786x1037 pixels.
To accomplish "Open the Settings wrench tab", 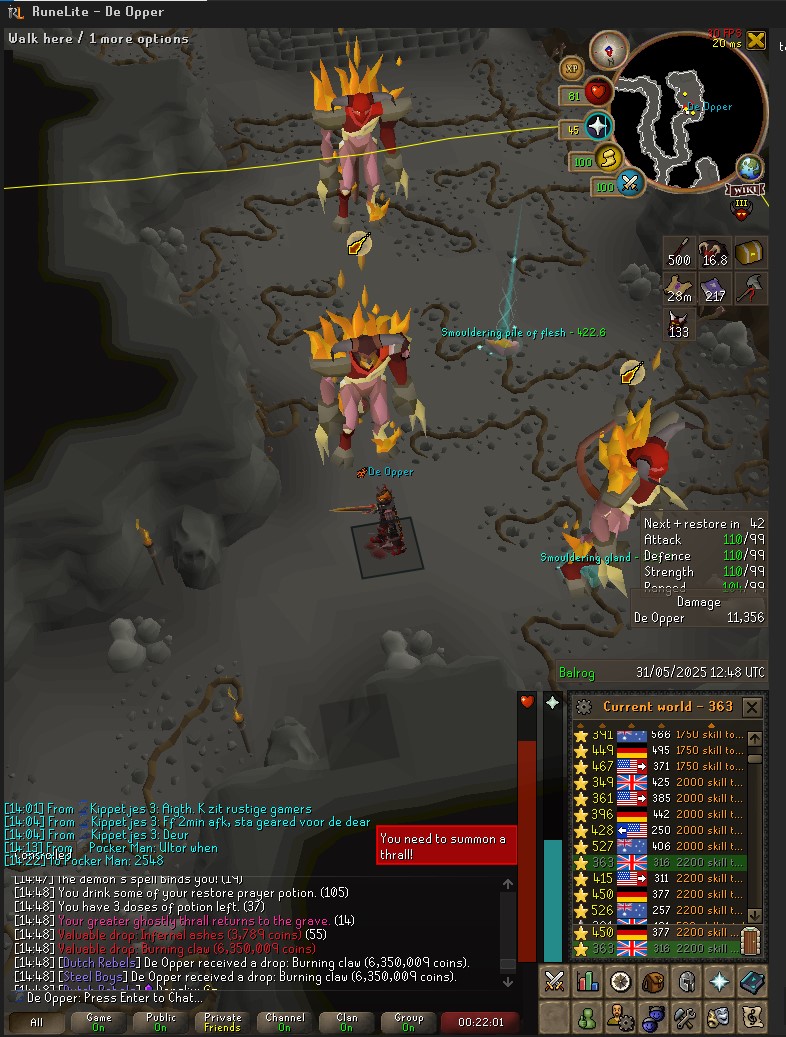I will click(686, 1018).
